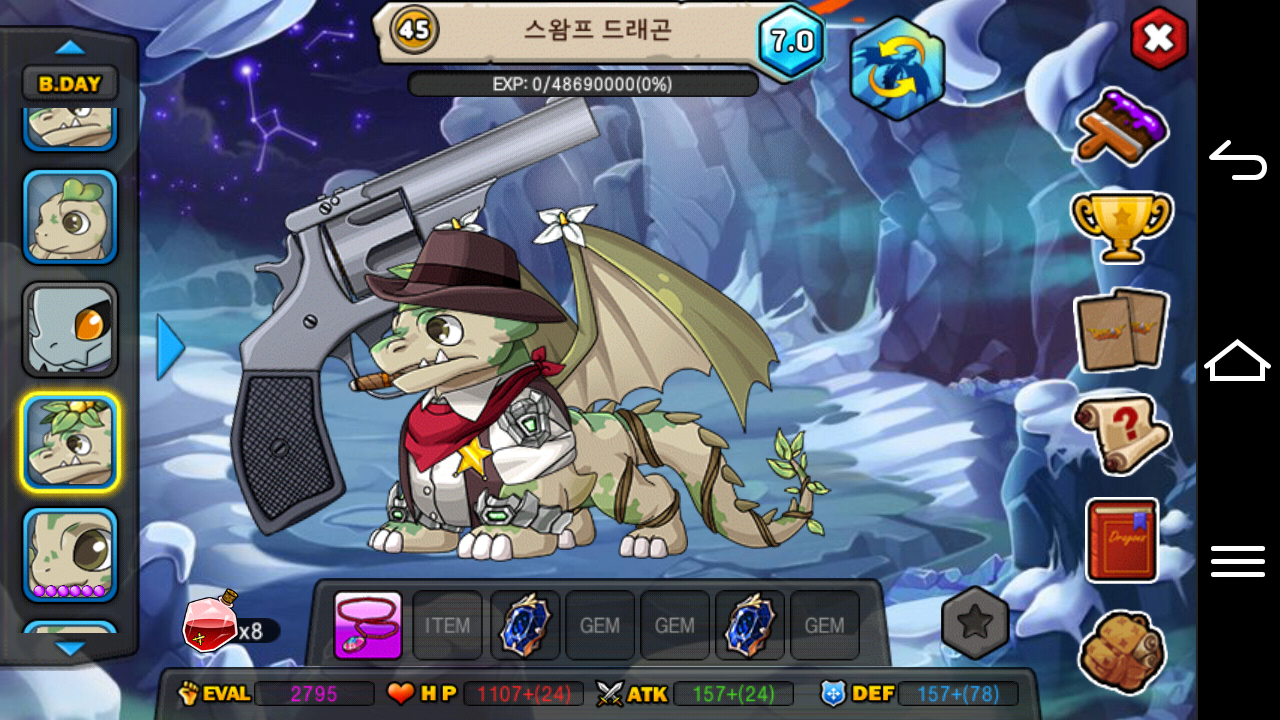The width and height of the screenshot is (1280, 720).
Task: Click the blue side arrow beside dragon list
Action: [170, 347]
